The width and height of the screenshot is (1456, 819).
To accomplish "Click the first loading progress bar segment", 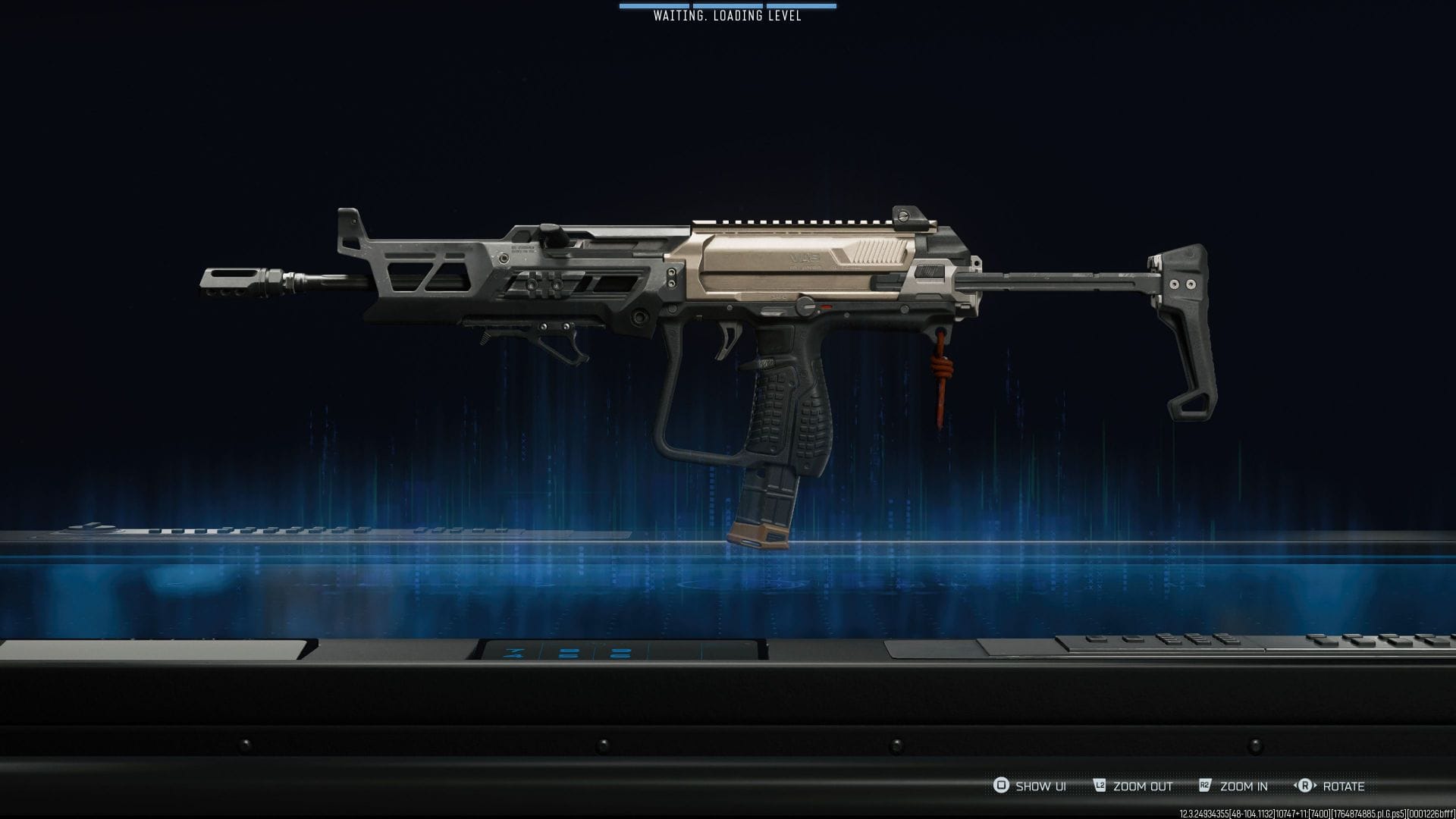I will tap(653, 7).
